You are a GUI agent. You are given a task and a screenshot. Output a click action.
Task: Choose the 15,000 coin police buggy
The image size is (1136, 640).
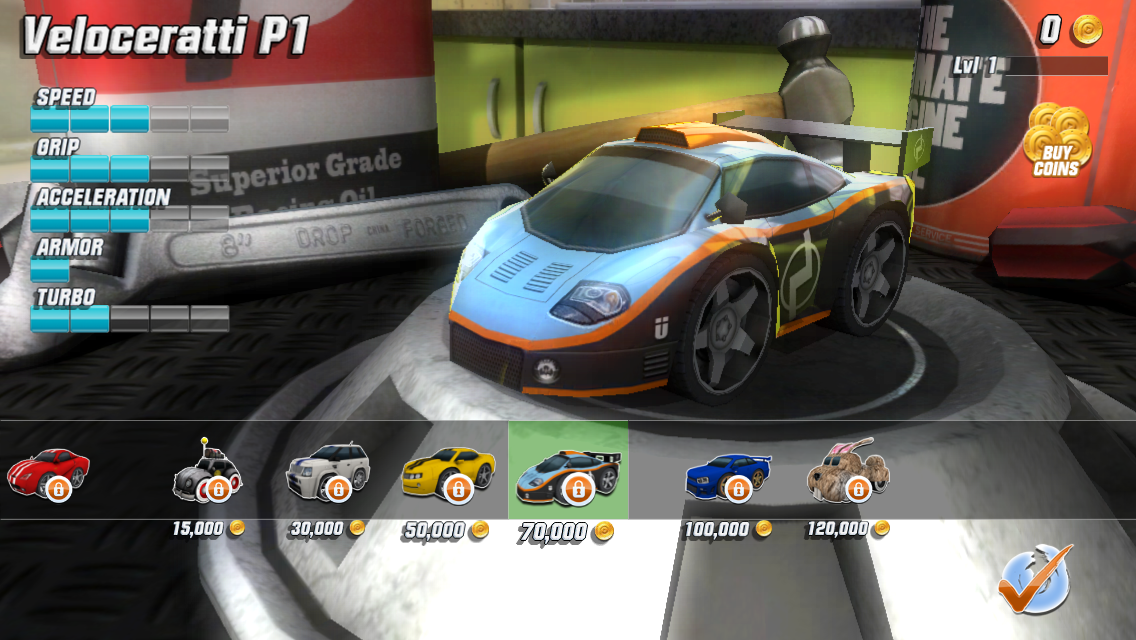[208, 473]
